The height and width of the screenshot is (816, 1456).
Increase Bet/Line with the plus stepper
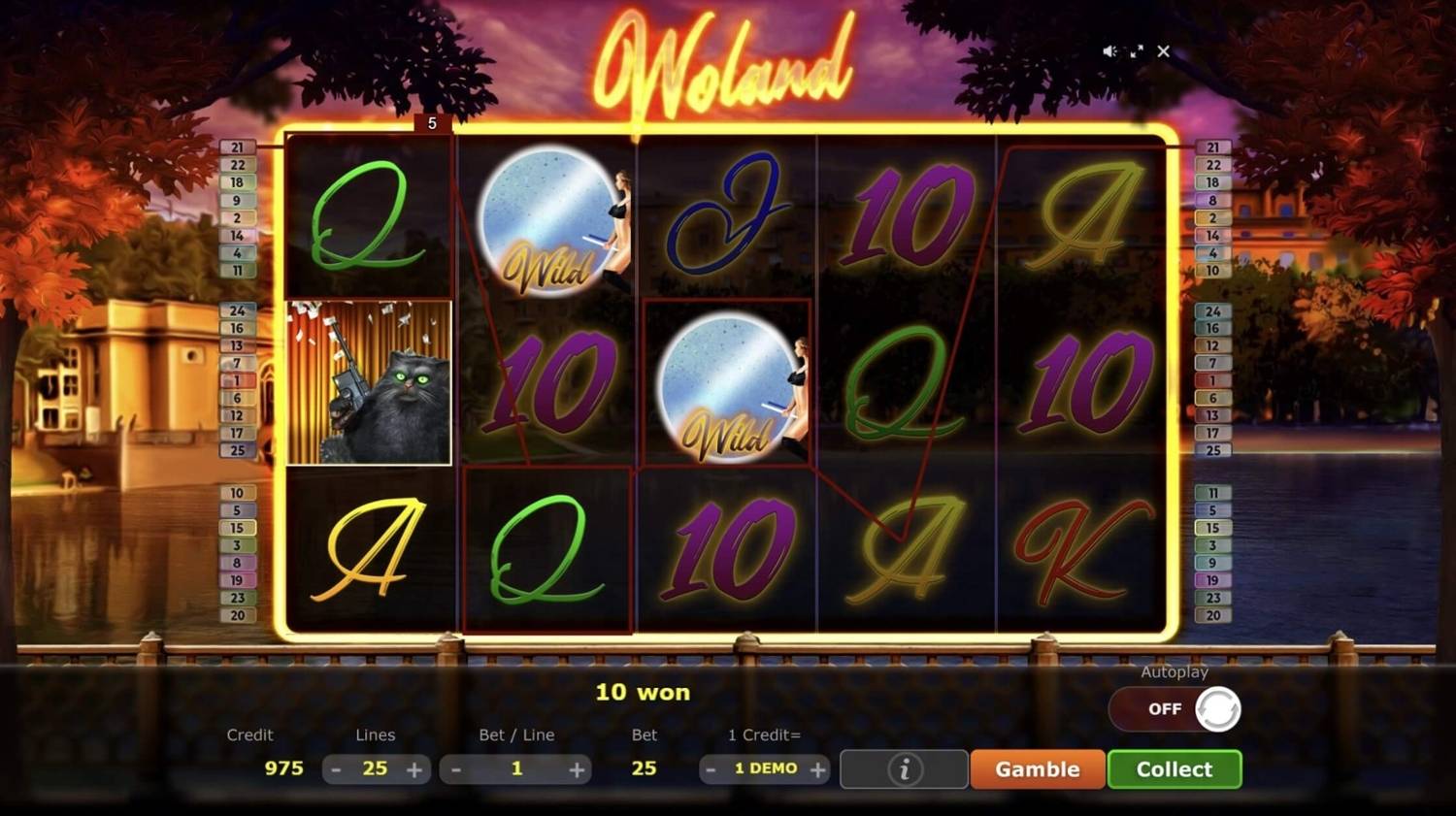click(578, 768)
